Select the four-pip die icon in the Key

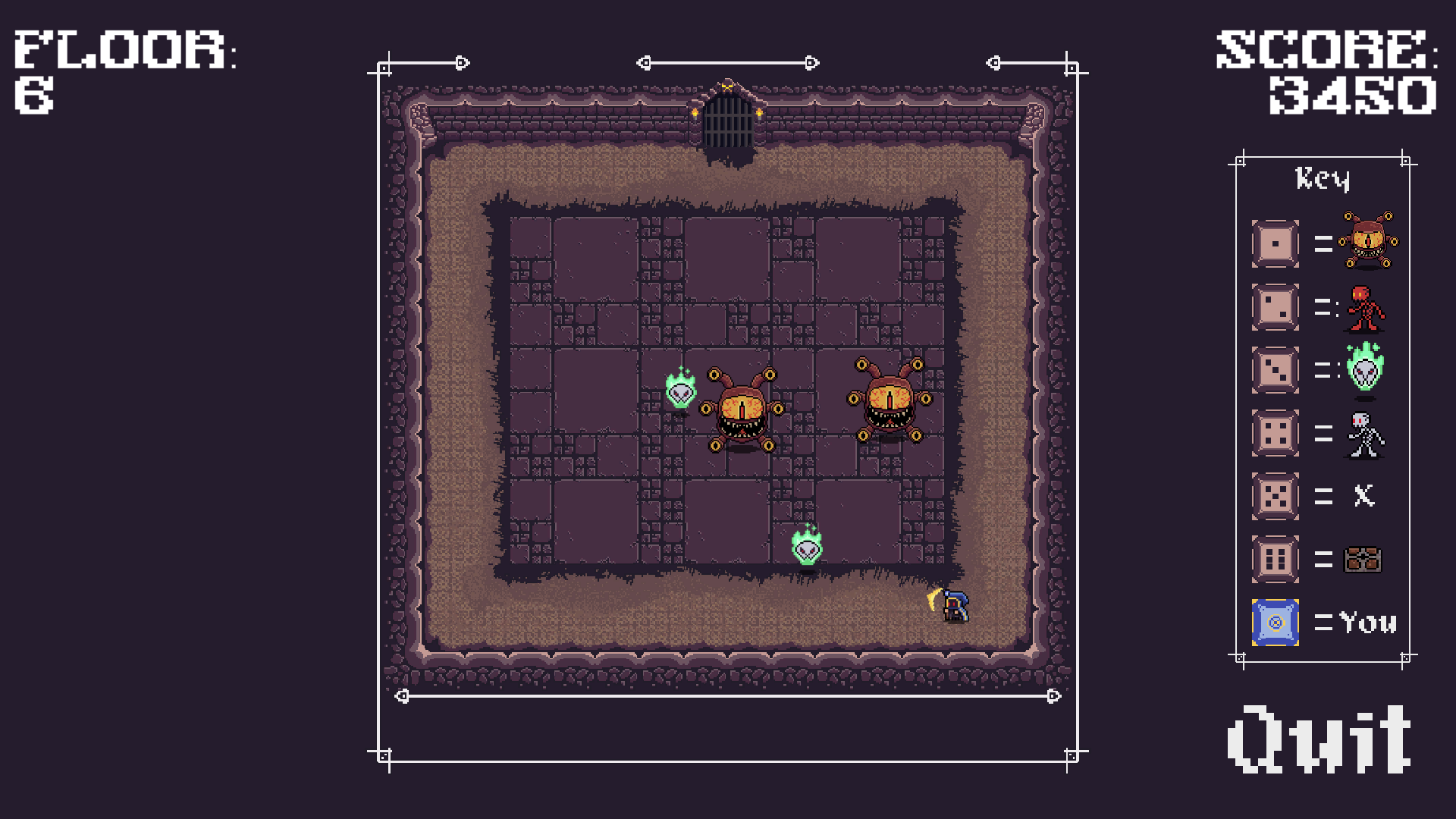(1274, 432)
